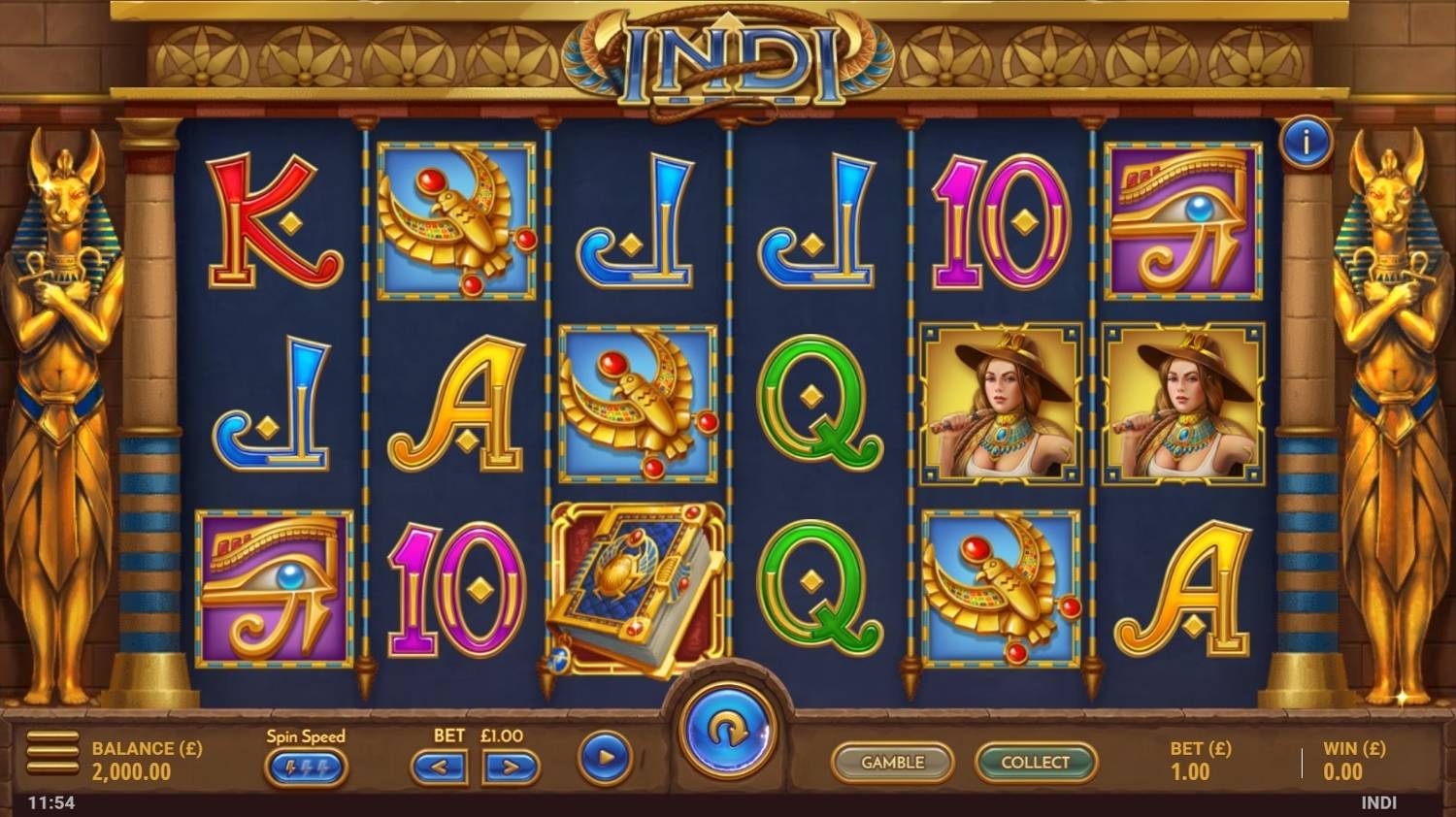Open the hamburger menu in the bottom left

(x=51, y=752)
